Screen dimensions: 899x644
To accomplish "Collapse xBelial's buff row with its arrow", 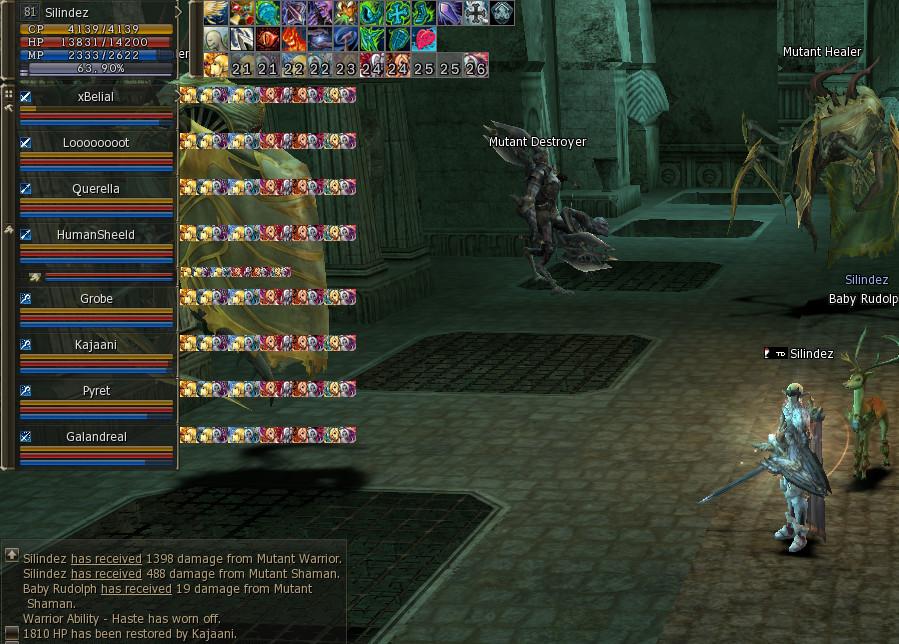I will [x=180, y=96].
